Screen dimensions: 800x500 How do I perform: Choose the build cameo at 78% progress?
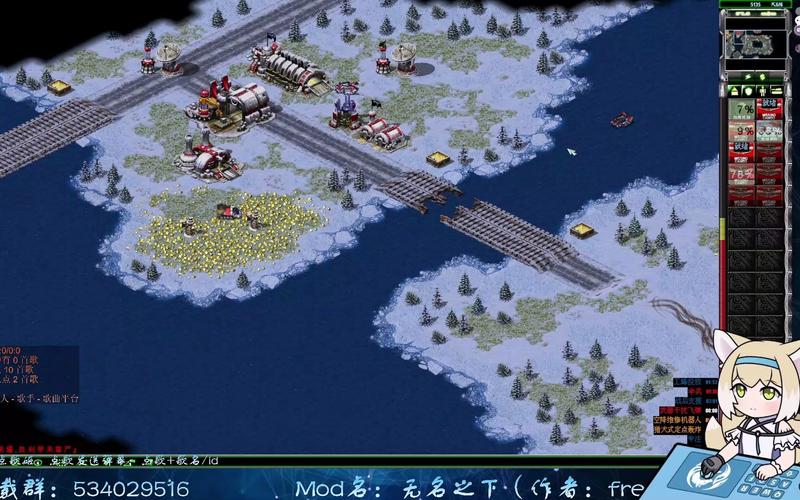coord(742,173)
